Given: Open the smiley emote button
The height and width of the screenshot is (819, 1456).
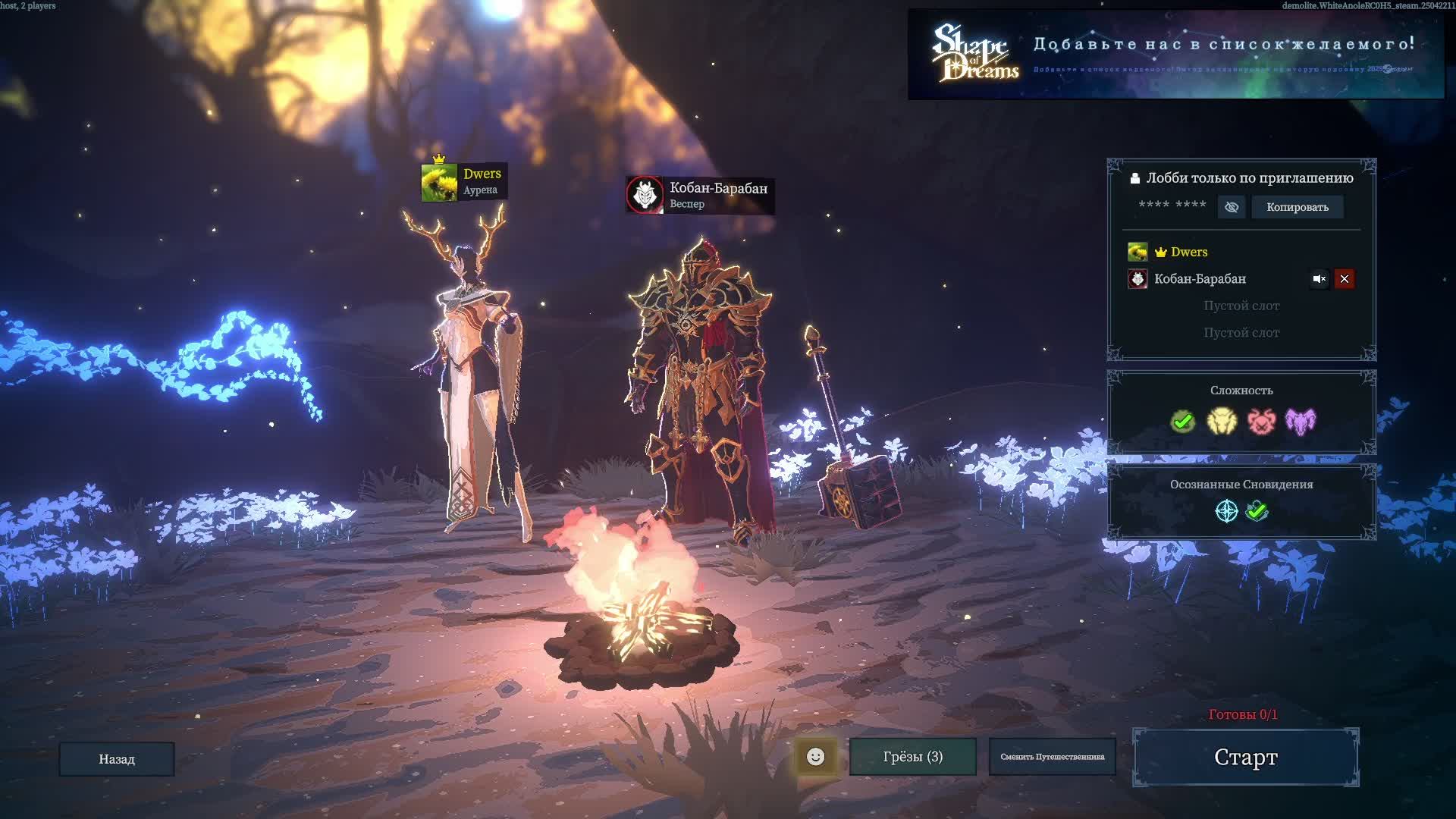Looking at the screenshot, I should (815, 757).
